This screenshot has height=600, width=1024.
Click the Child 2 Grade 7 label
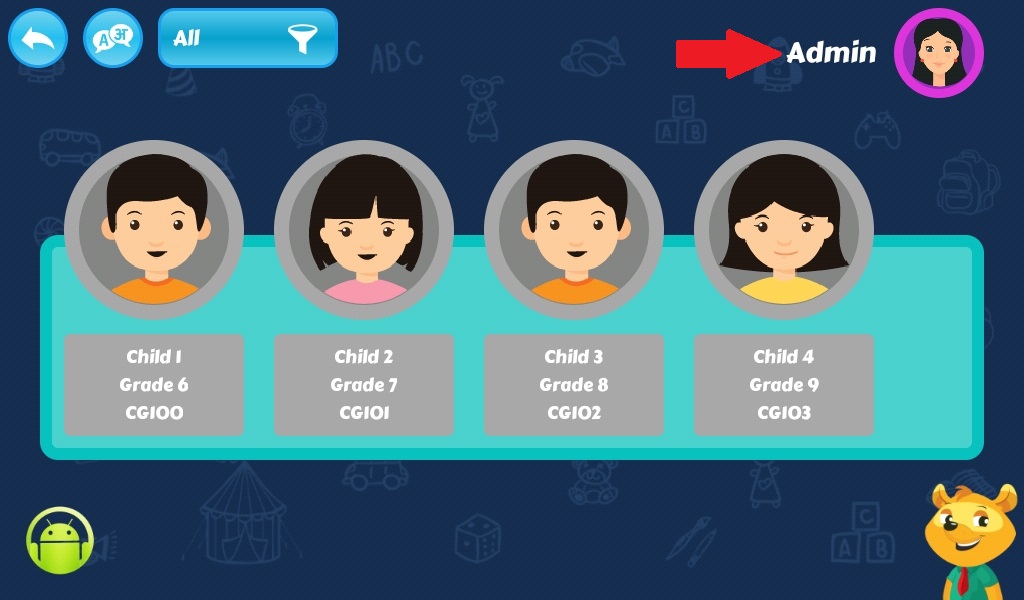(364, 385)
